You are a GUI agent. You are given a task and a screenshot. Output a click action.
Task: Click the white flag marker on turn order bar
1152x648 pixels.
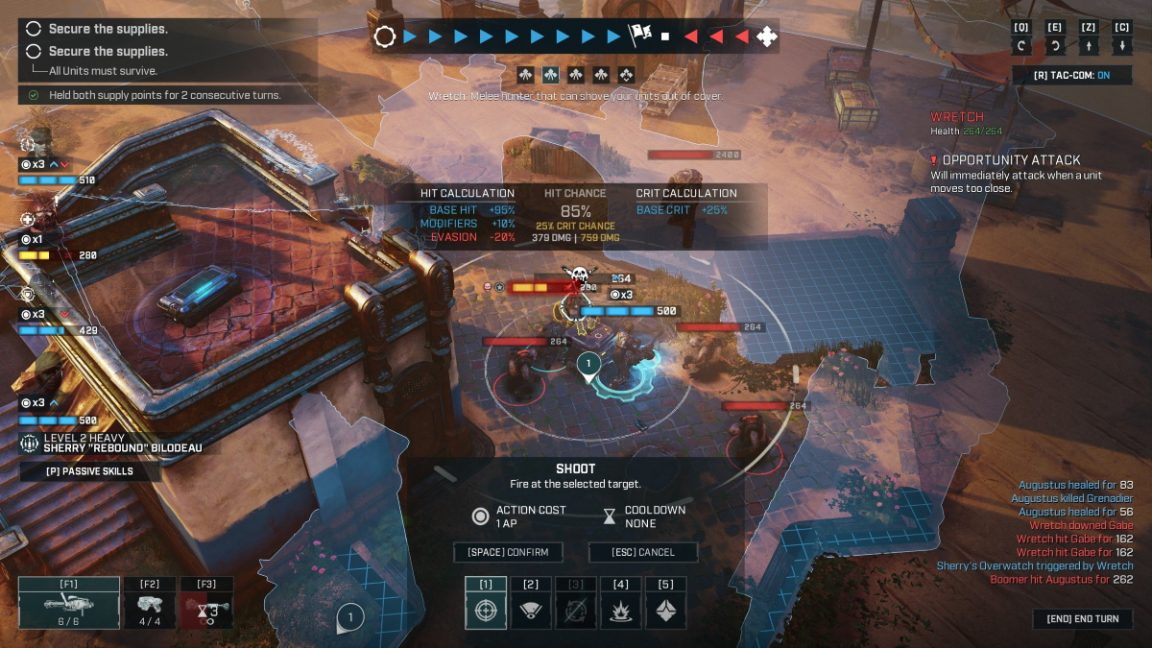(x=638, y=36)
